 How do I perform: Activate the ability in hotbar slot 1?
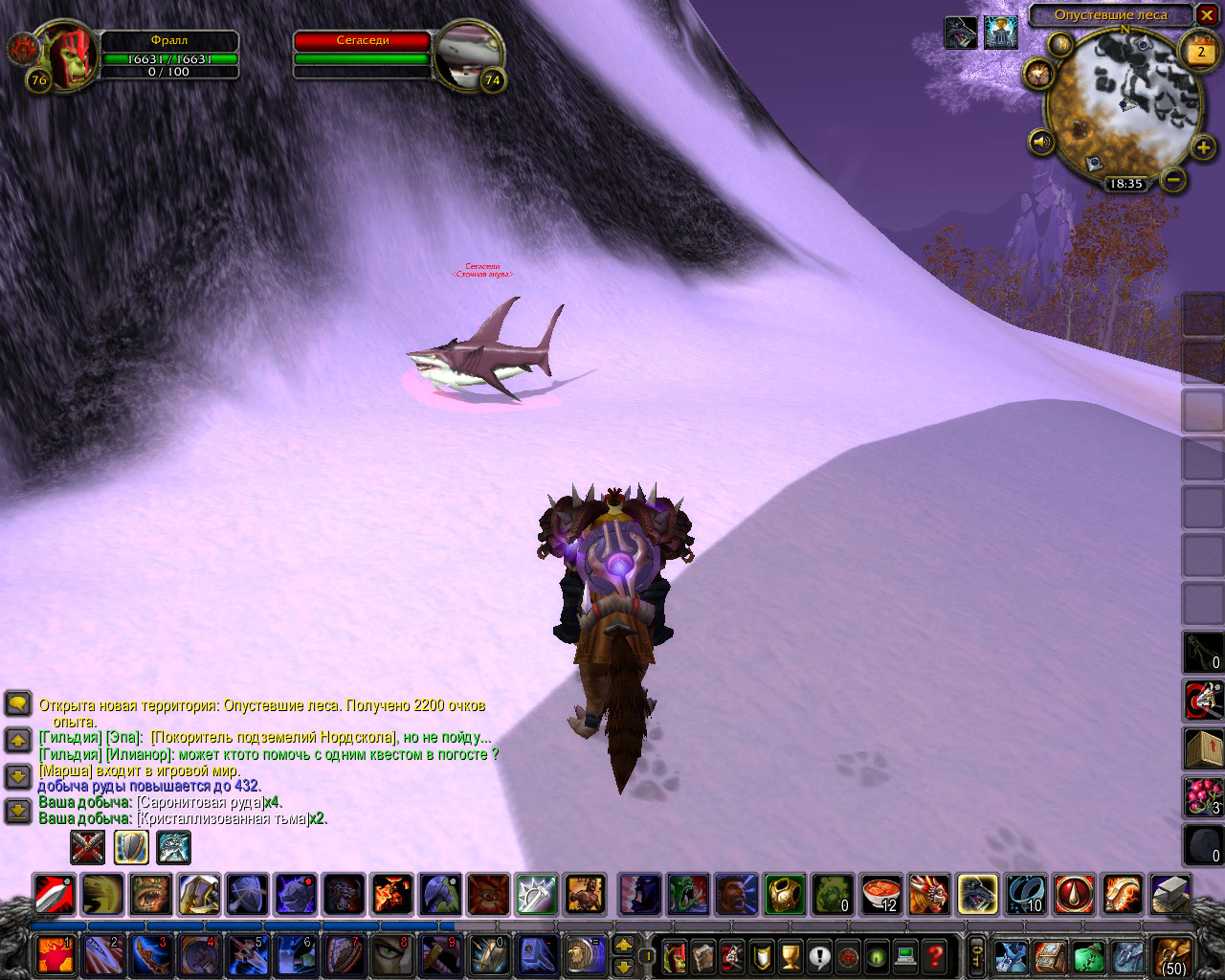tap(54, 955)
